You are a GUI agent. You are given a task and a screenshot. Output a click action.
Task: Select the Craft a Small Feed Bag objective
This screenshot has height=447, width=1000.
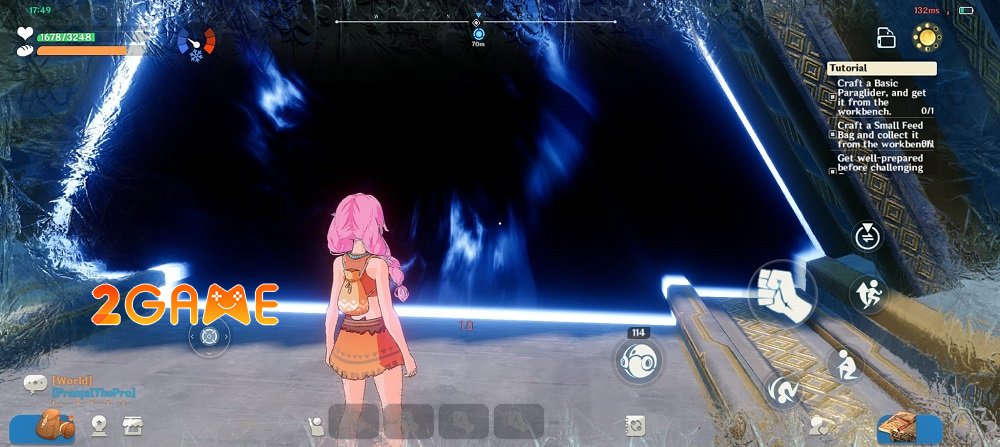[x=882, y=134]
